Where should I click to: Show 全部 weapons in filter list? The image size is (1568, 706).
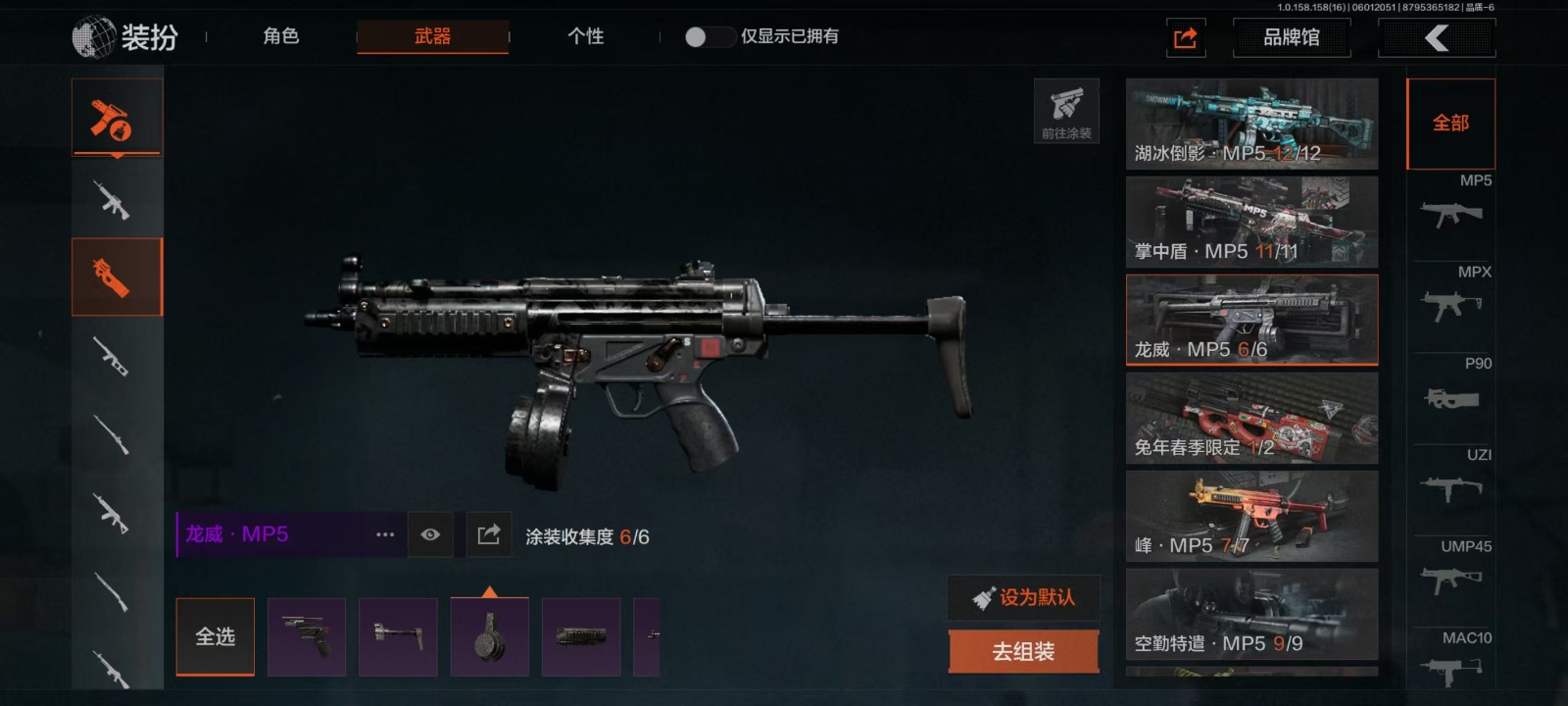pos(1450,124)
